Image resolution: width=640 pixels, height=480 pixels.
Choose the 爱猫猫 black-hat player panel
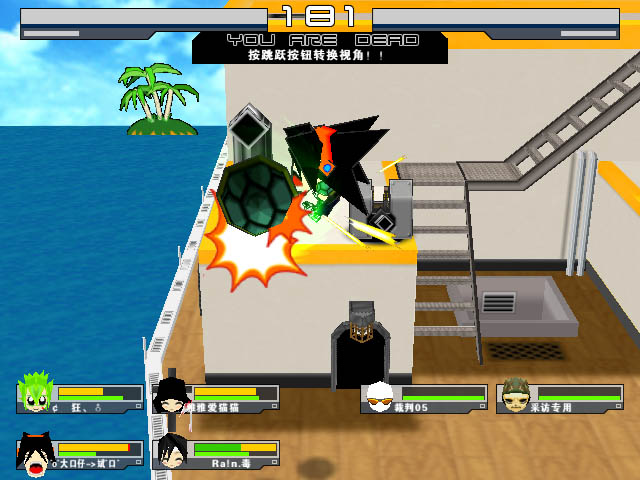[x=216, y=399]
